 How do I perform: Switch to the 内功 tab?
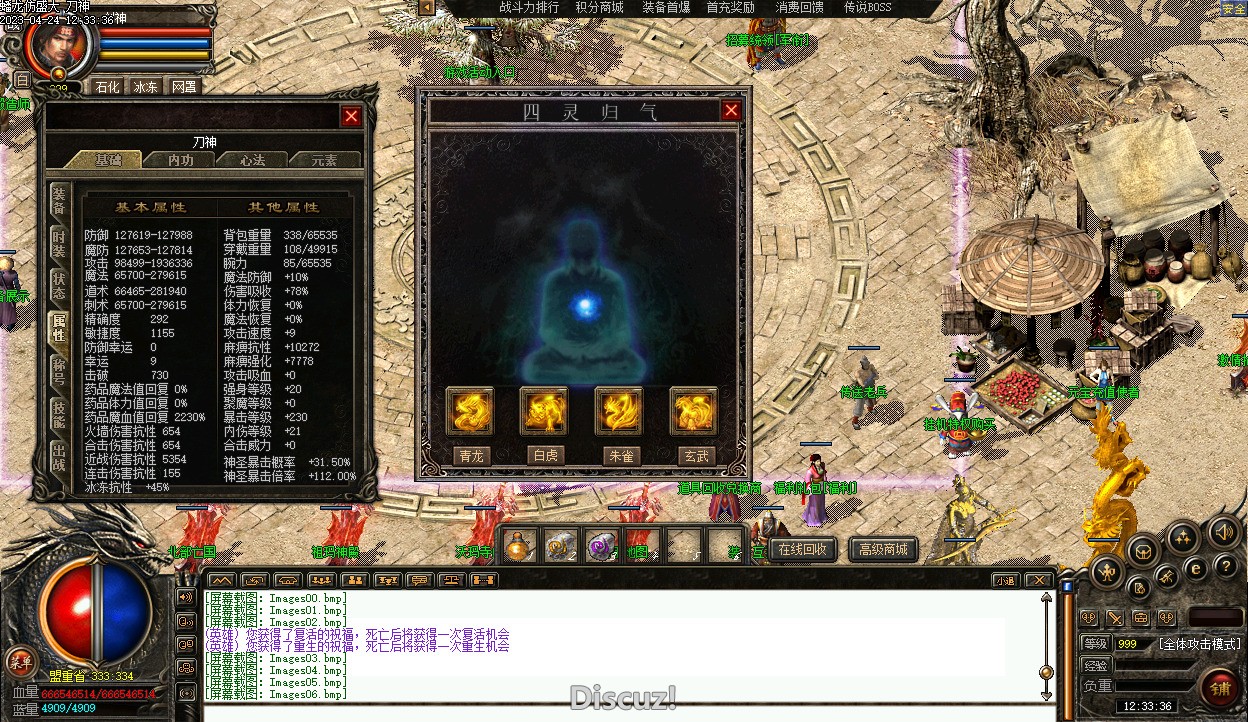(x=181, y=160)
